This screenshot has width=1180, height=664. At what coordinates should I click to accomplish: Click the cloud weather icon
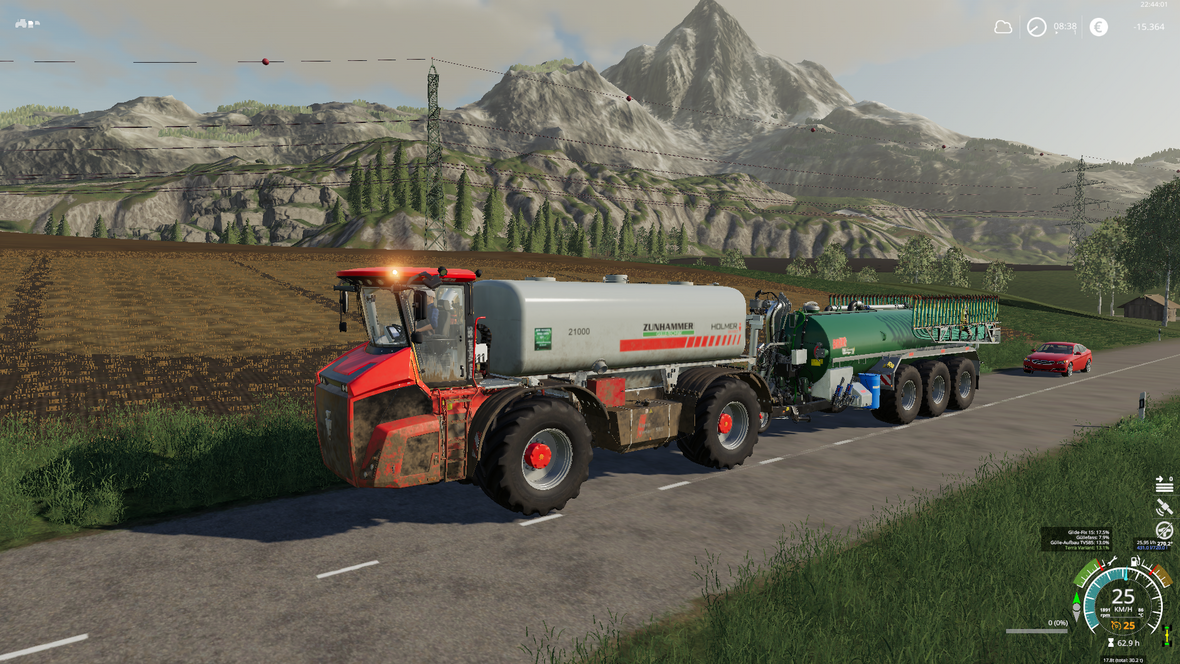point(1003,27)
